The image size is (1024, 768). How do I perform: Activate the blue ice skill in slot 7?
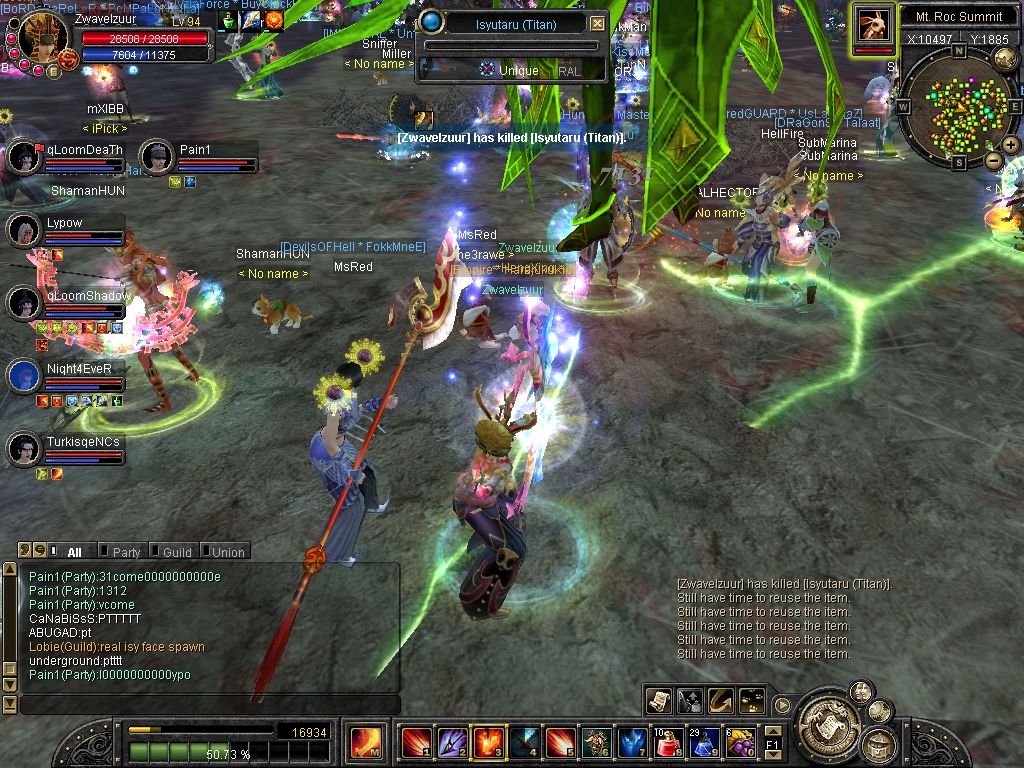(632, 743)
